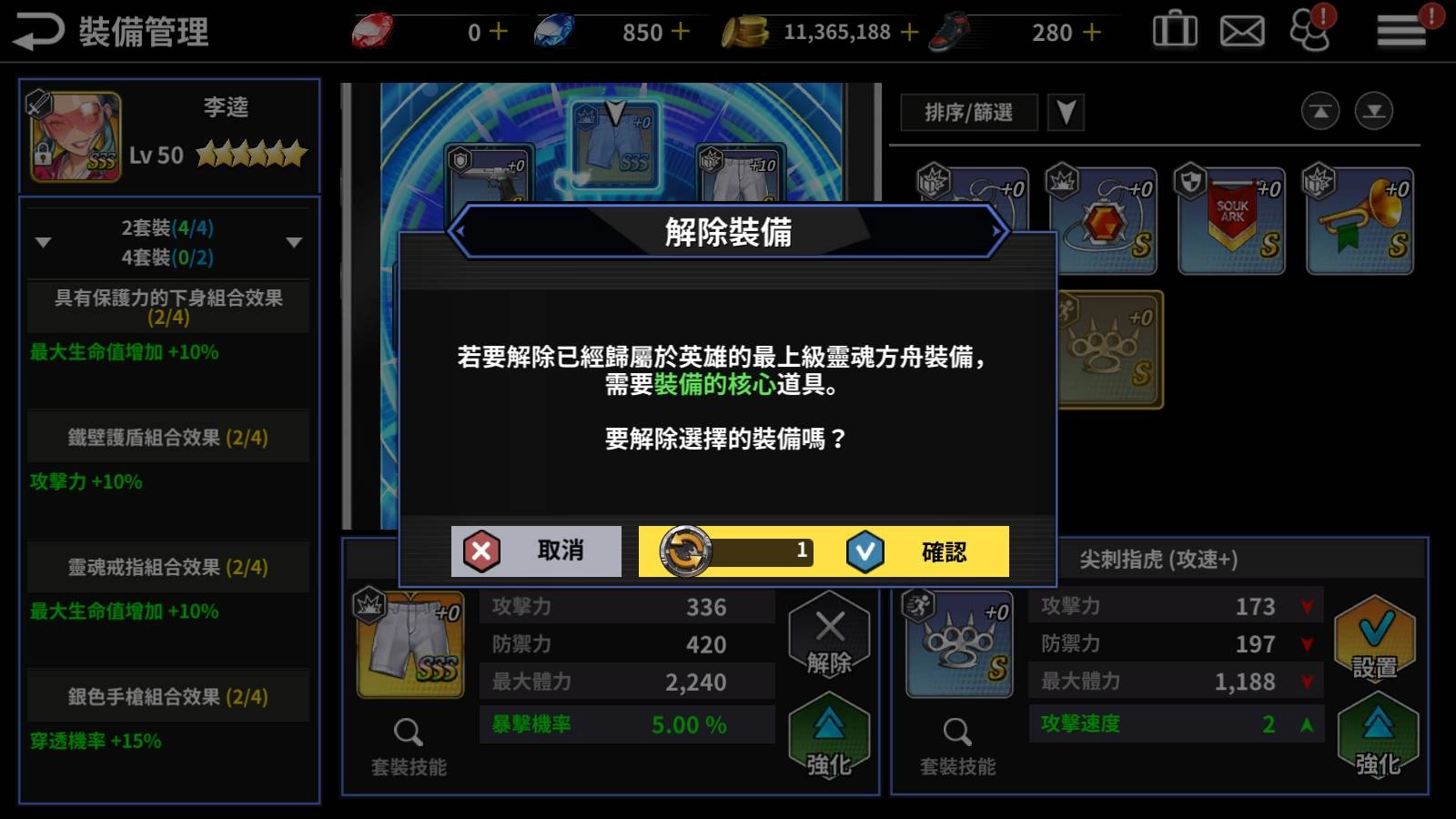1456x819 pixels.
Task: Open the briefcase inventory icon
Action: 1174,29
